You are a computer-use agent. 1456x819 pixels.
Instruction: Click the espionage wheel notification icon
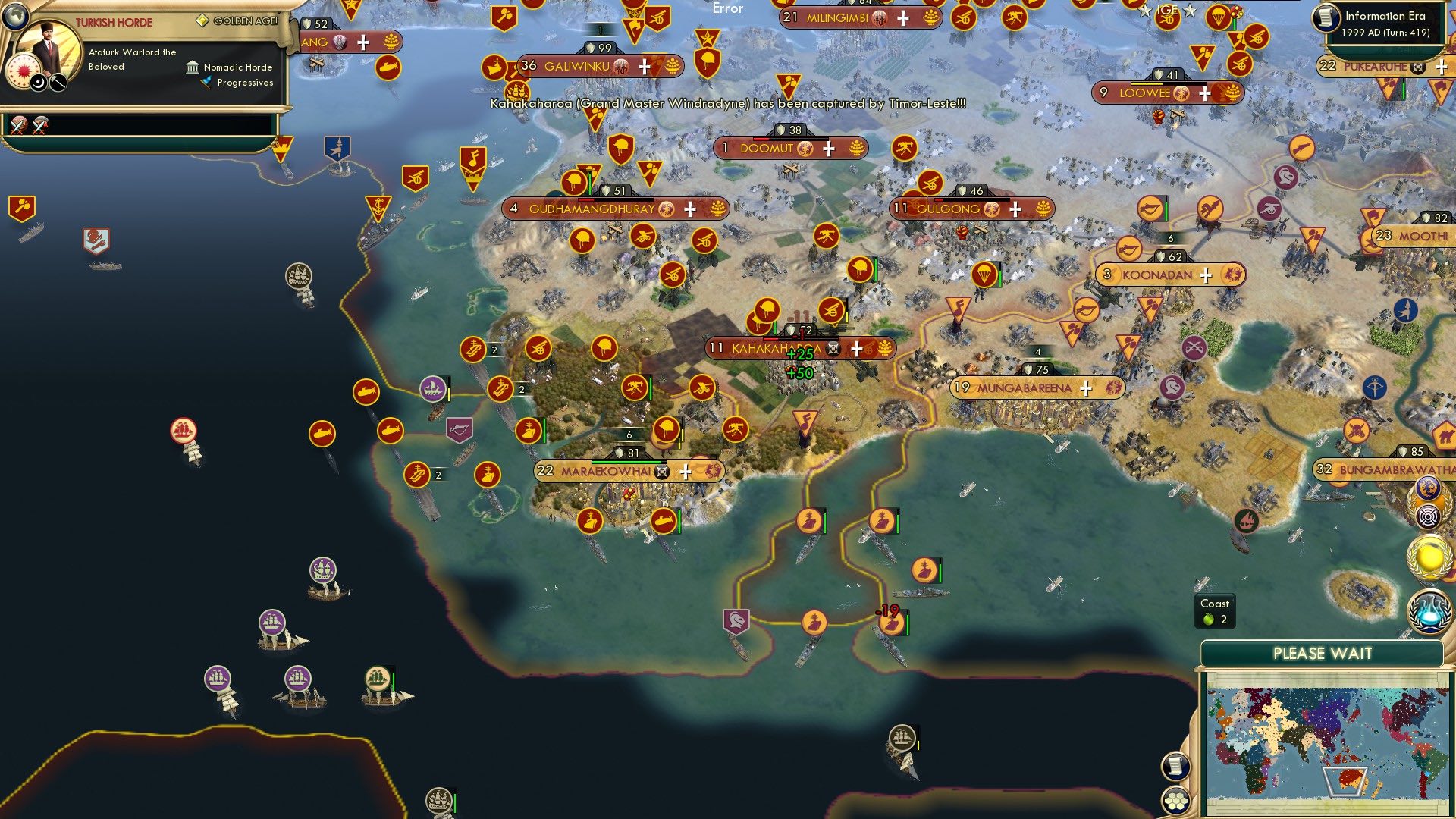point(1427,517)
